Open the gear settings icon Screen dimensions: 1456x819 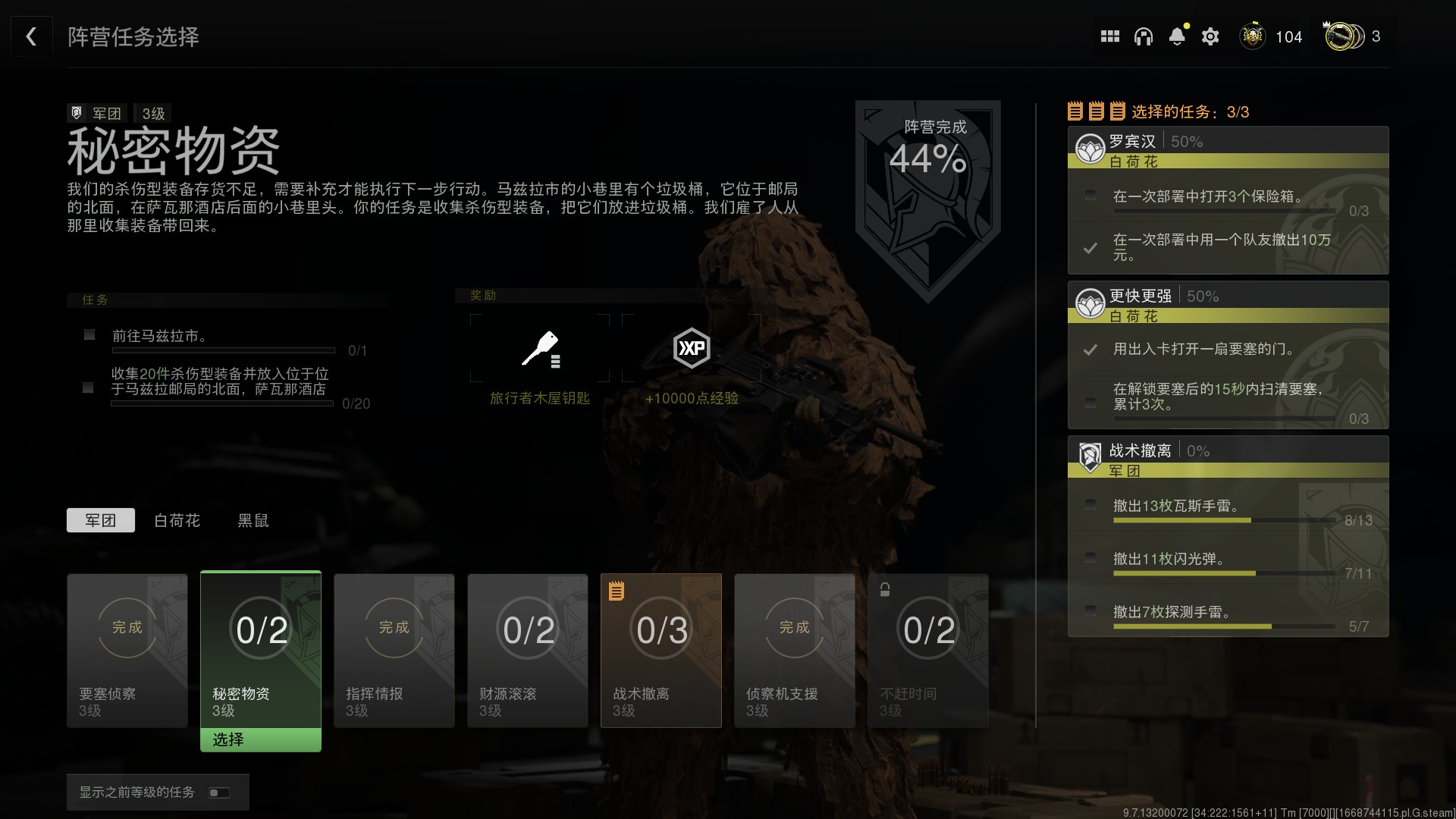click(x=1210, y=36)
